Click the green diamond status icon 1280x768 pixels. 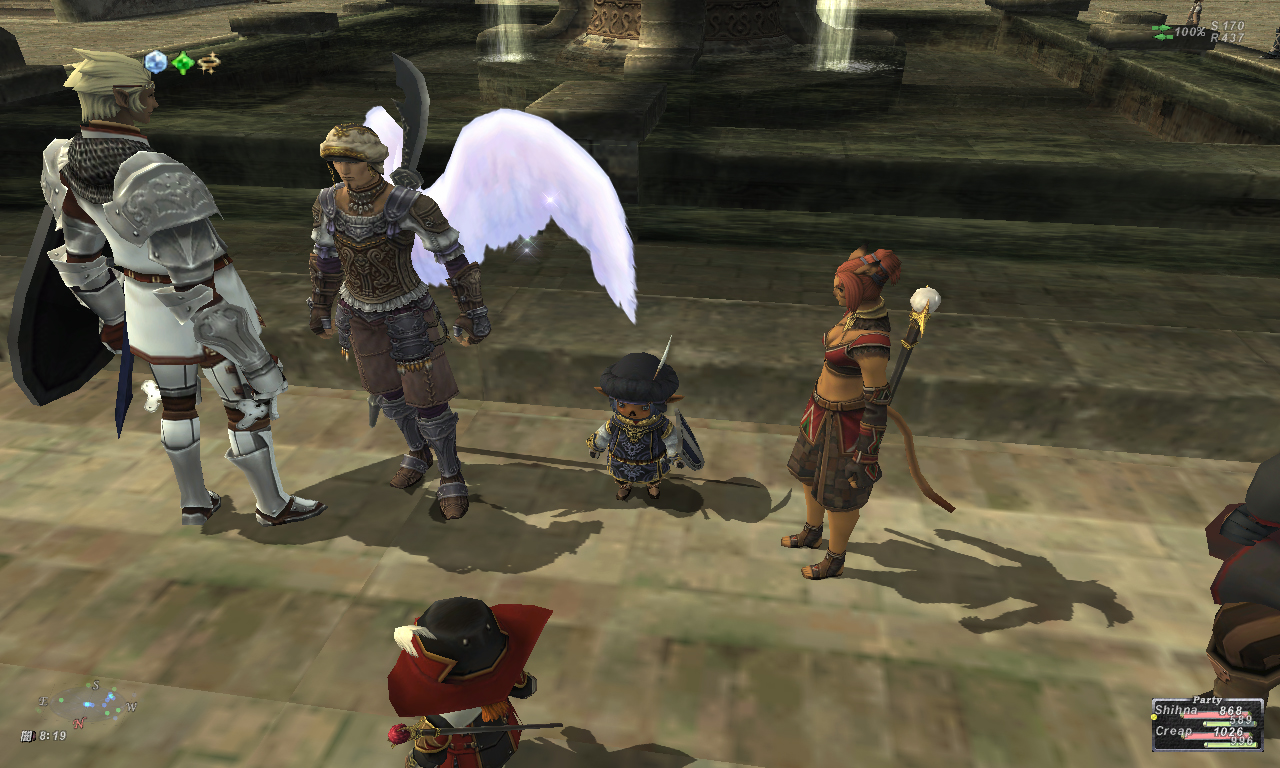coord(182,64)
